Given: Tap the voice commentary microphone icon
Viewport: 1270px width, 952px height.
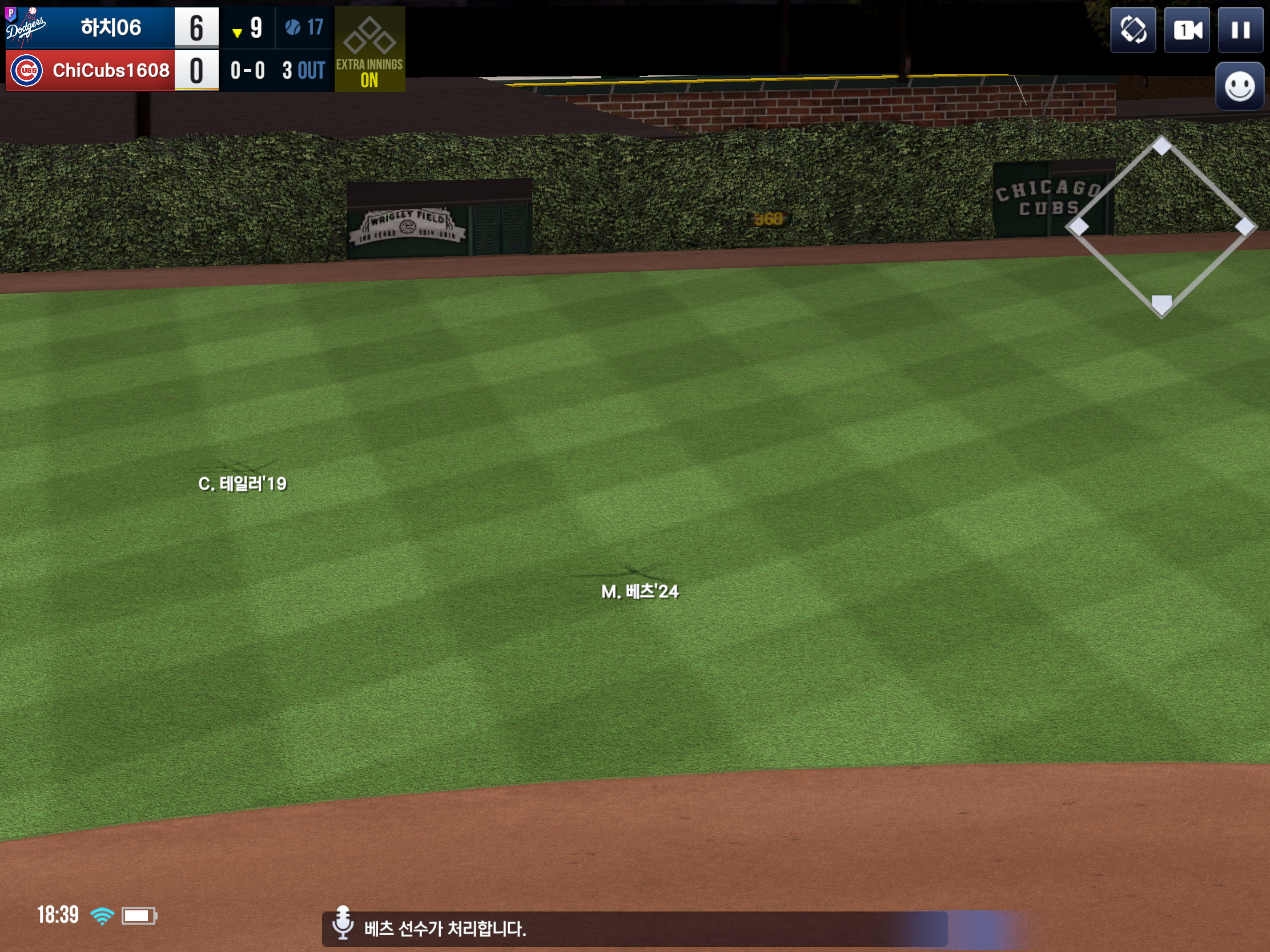Looking at the screenshot, I should point(343,922).
